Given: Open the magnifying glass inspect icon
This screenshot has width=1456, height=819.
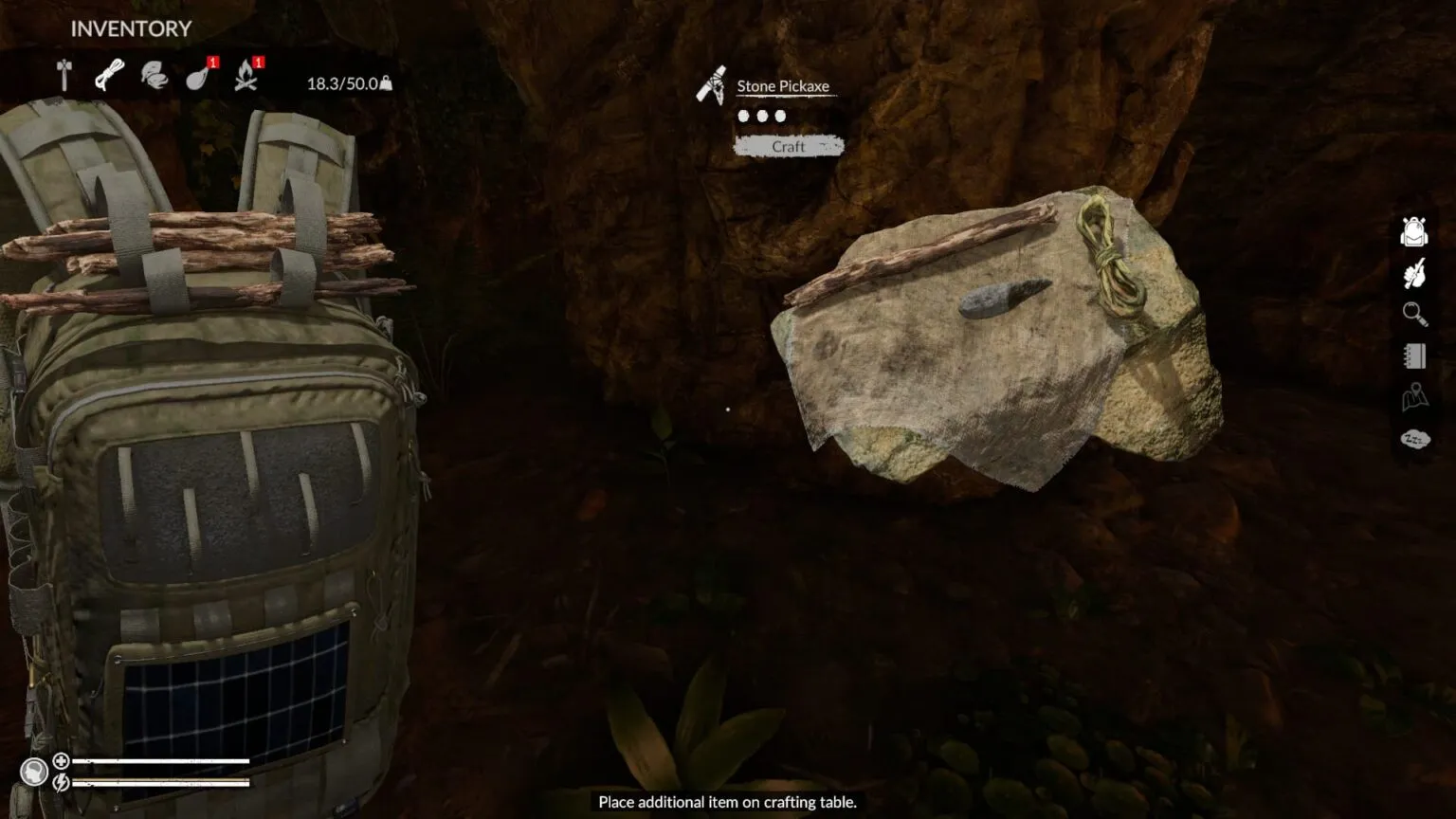Looking at the screenshot, I should pos(1413,314).
